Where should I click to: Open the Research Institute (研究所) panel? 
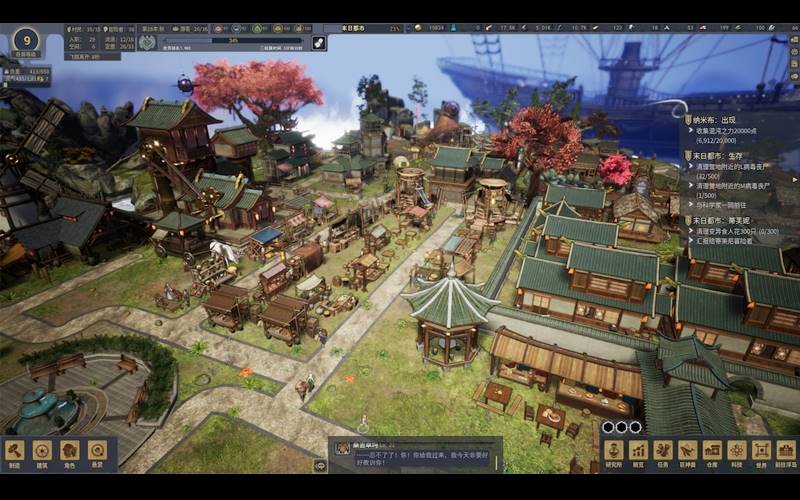tap(612, 452)
